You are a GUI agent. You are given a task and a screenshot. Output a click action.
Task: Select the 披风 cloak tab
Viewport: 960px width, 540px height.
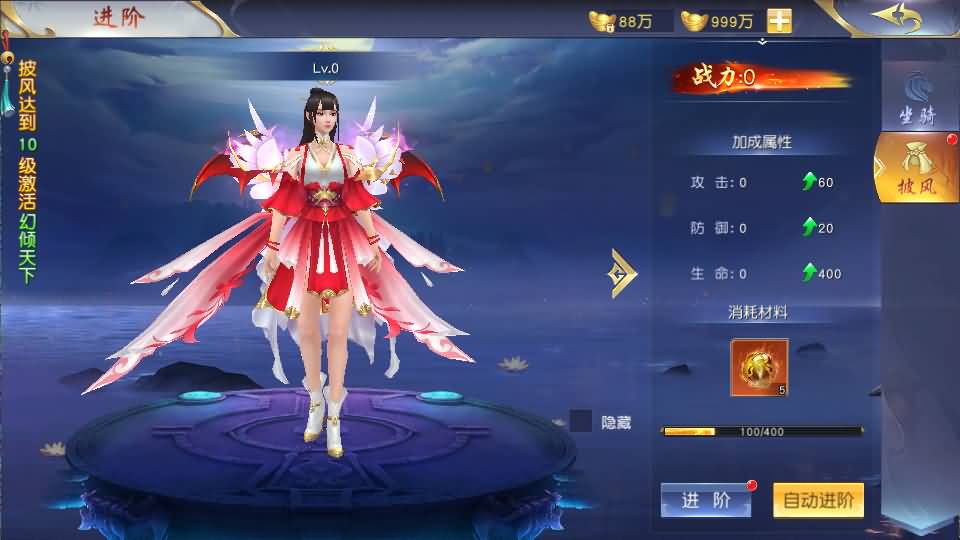(x=914, y=168)
